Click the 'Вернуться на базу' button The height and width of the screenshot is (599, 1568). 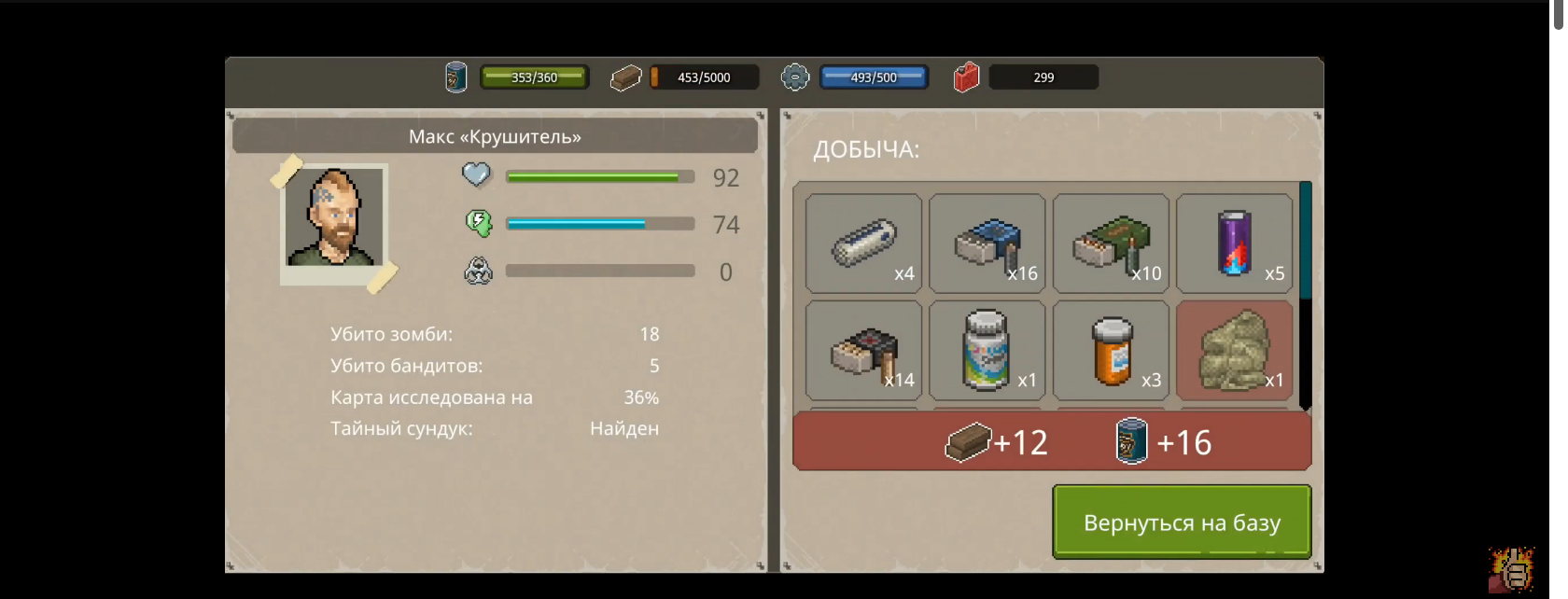coord(1182,522)
